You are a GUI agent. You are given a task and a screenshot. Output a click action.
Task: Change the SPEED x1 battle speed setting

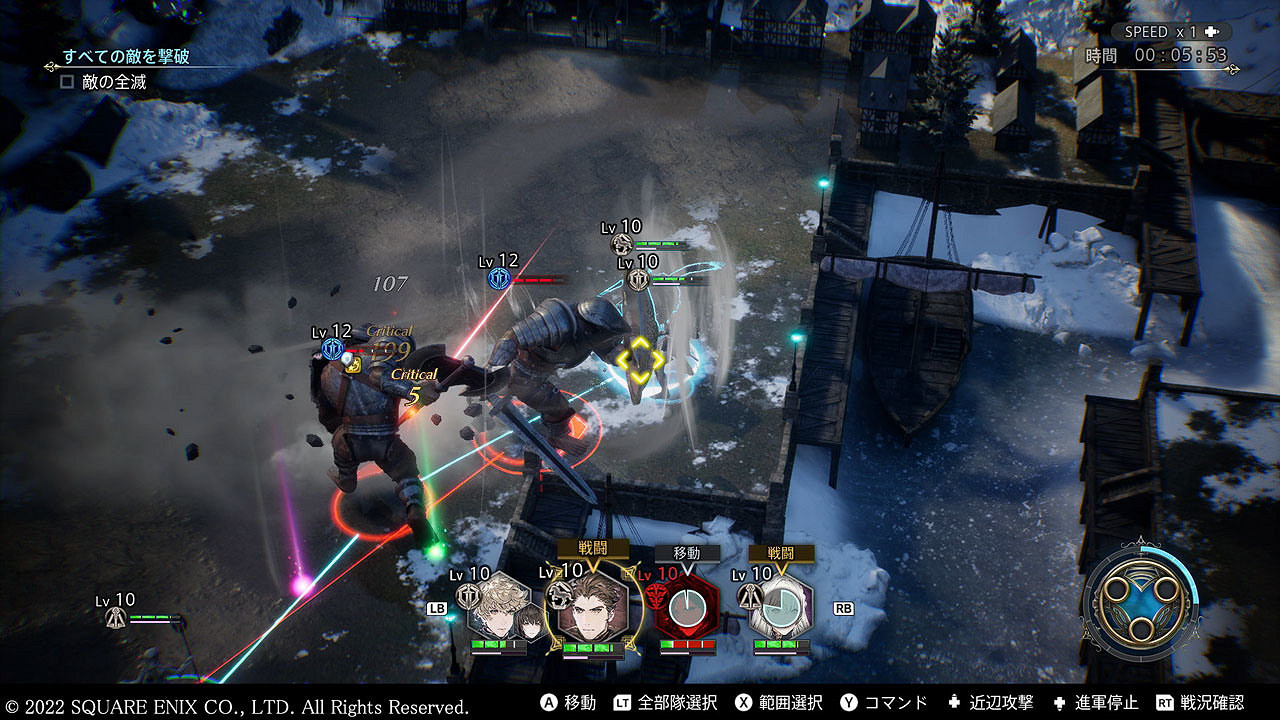click(1173, 32)
